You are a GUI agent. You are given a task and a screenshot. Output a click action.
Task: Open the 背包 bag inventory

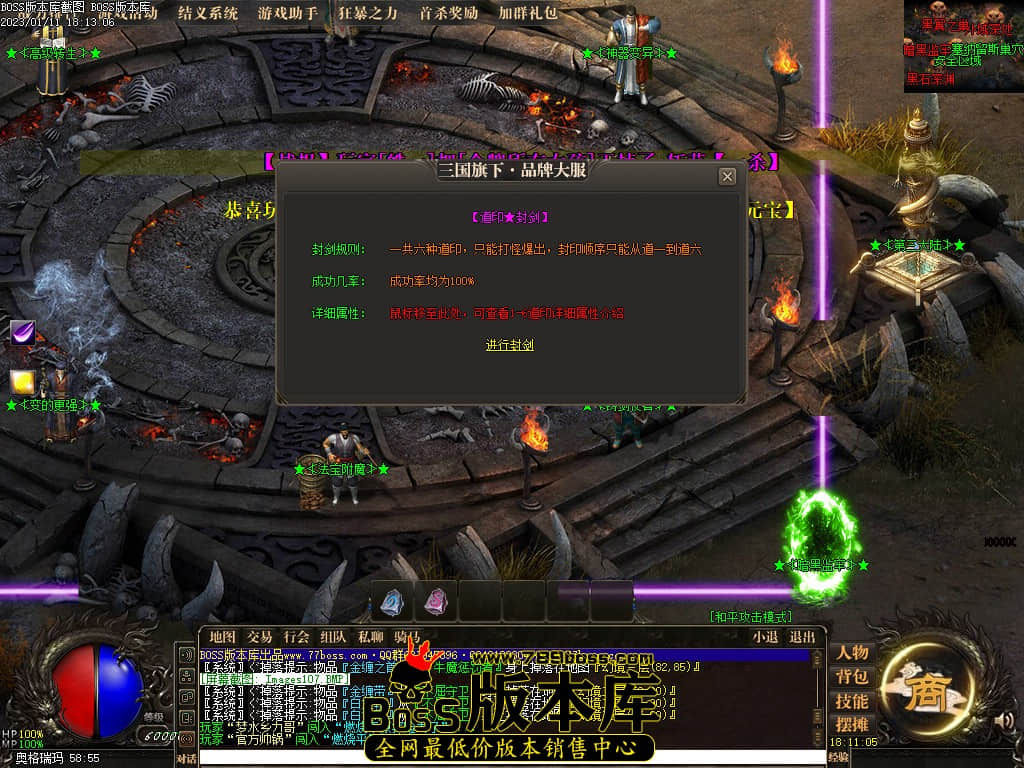[852, 677]
